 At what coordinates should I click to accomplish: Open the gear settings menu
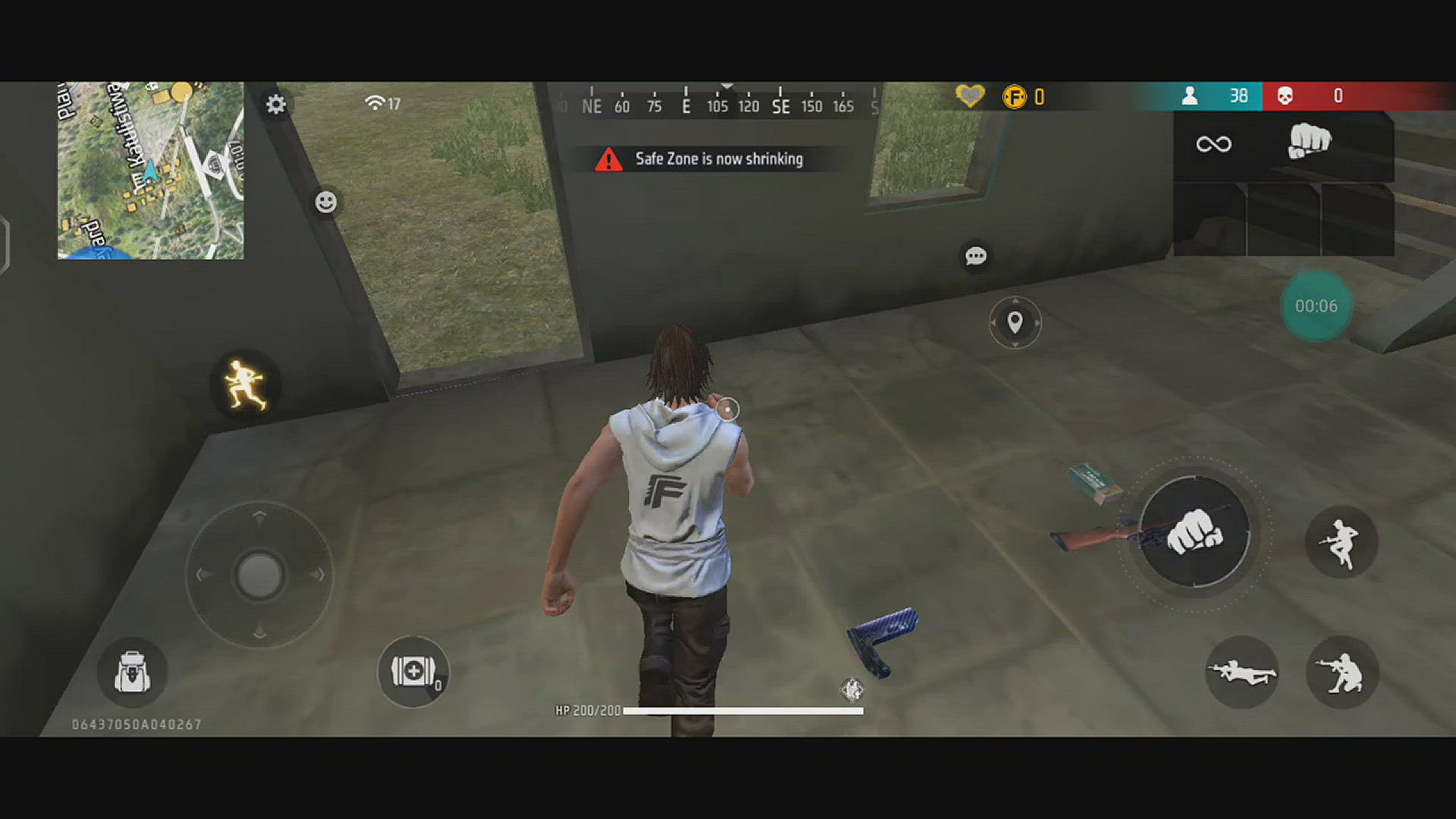276,104
